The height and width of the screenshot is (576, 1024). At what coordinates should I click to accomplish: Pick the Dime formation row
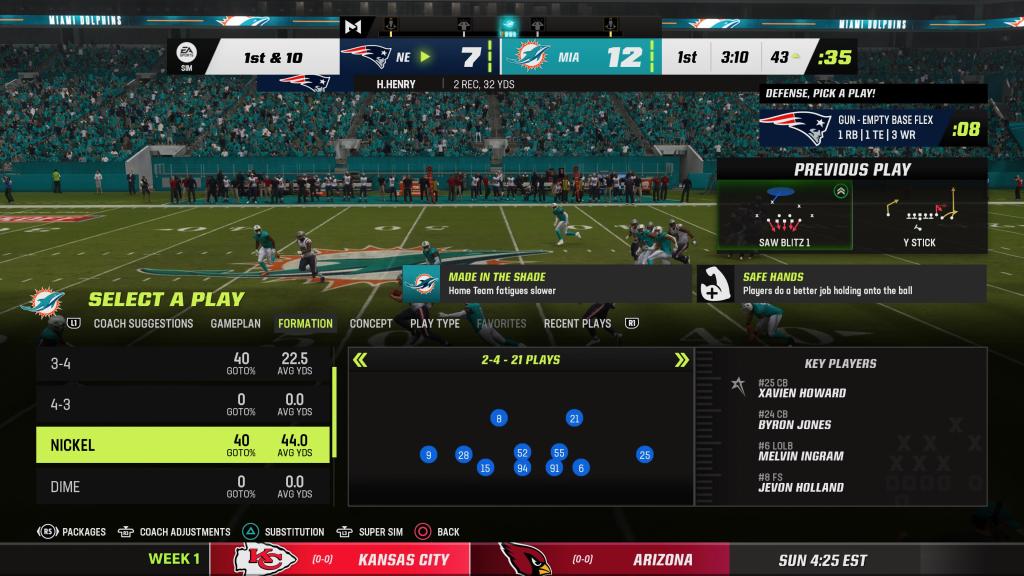point(183,486)
